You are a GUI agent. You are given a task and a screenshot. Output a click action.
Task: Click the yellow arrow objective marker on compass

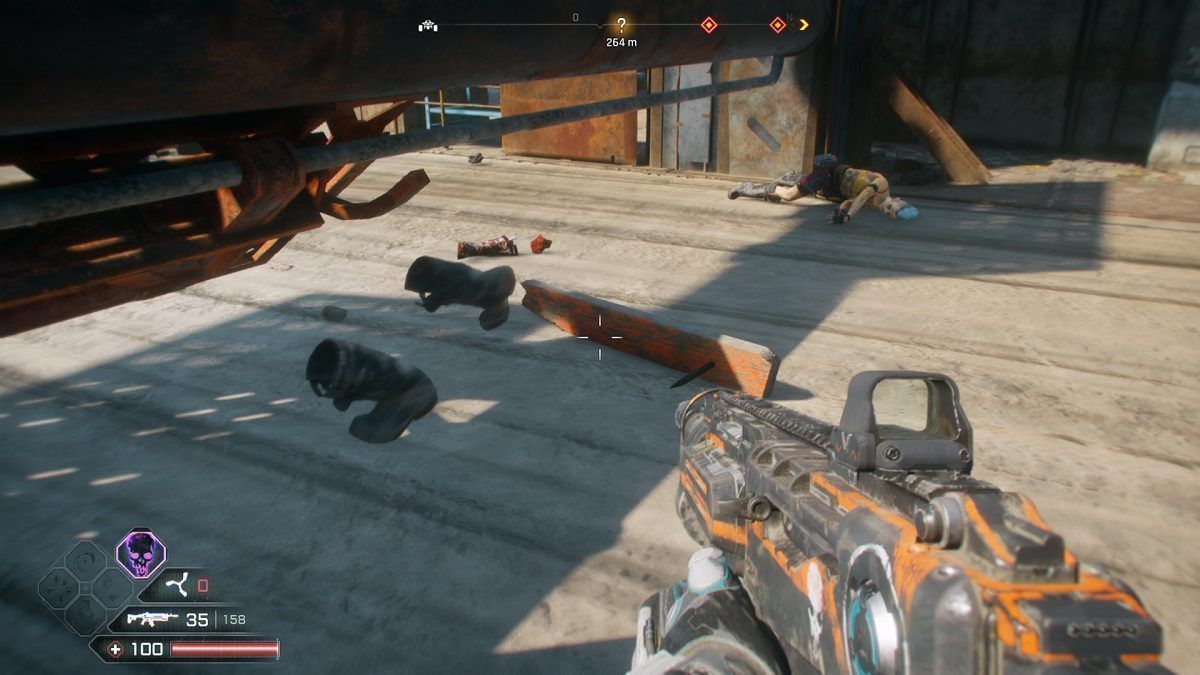click(x=803, y=25)
